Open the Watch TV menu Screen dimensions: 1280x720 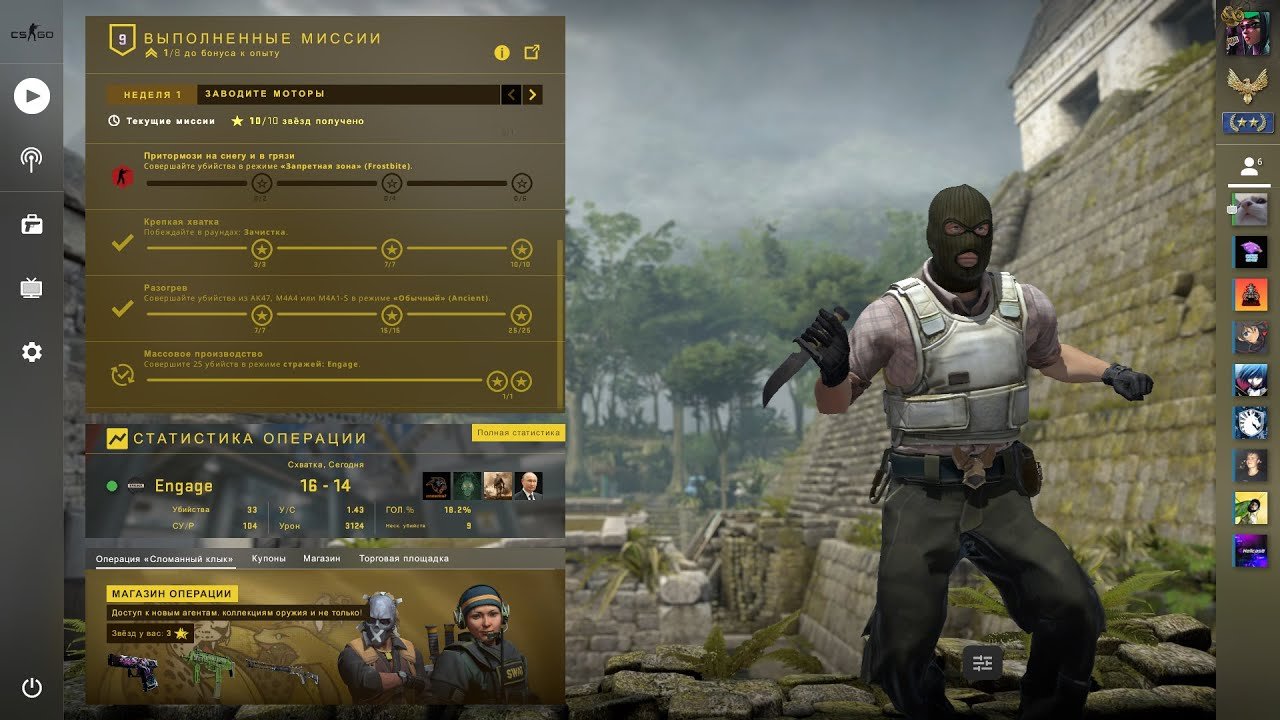click(x=32, y=289)
